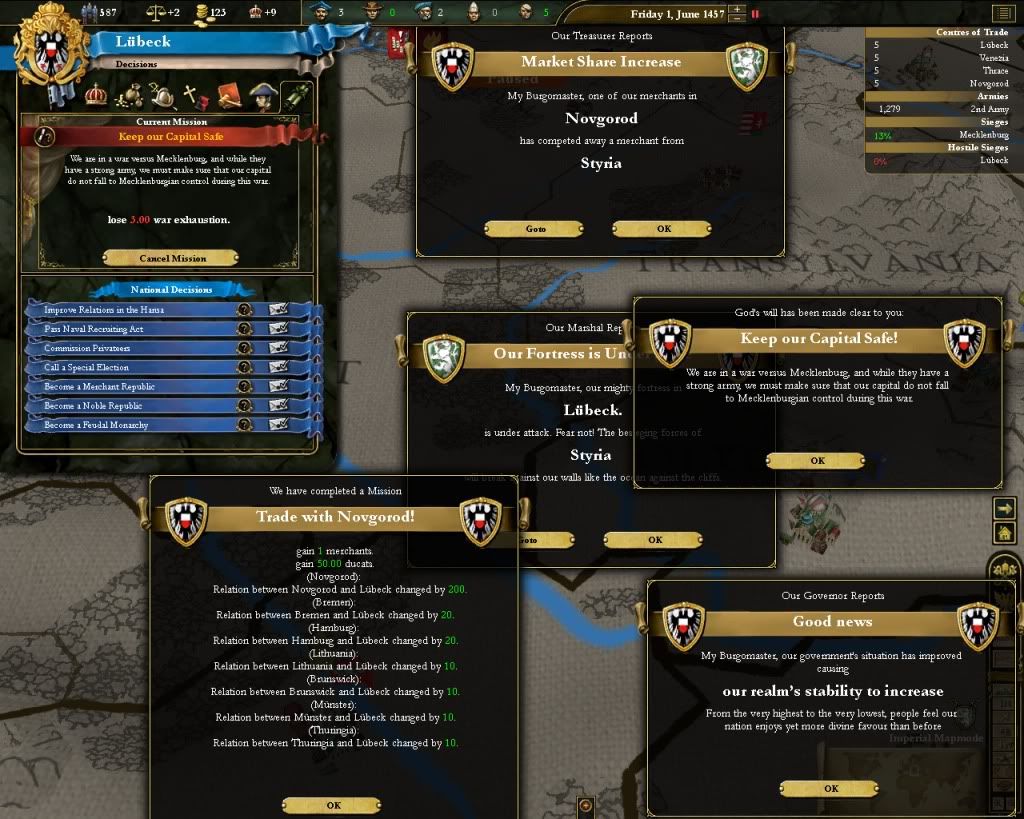Increase game speed with the plus button
The width and height of the screenshot is (1024, 819).
[x=737, y=10]
